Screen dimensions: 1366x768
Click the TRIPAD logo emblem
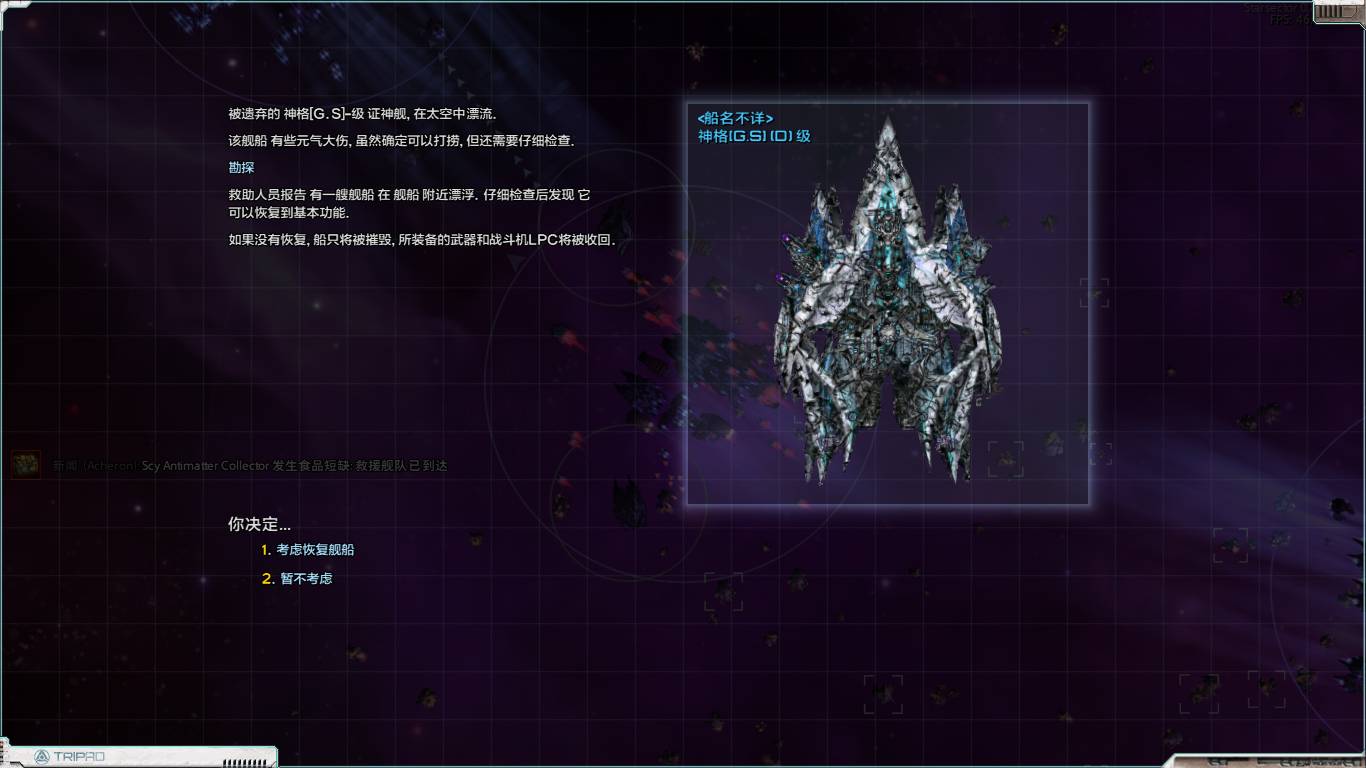pyautogui.click(x=42, y=756)
